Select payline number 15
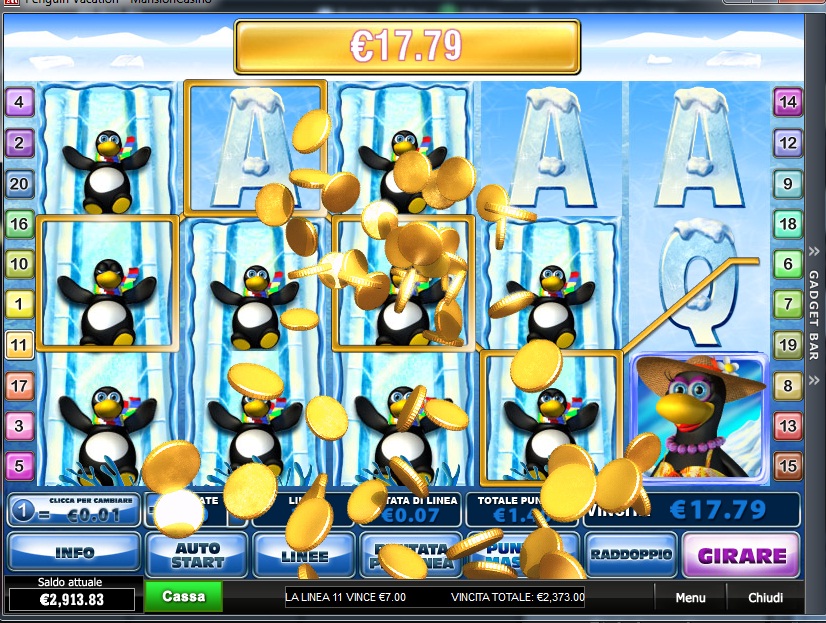Screen dimensions: 826x623 click(x=788, y=466)
